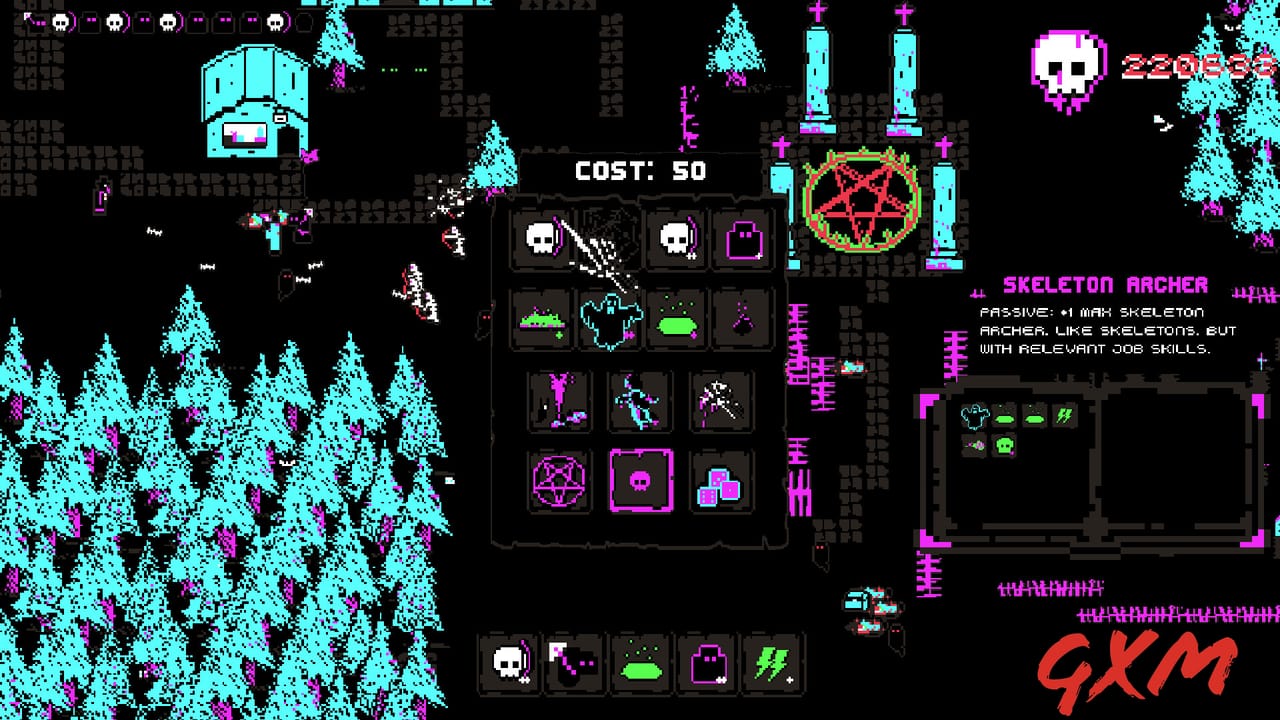
Task: Click the green skull icon in the book panel
Action: tap(1004, 446)
